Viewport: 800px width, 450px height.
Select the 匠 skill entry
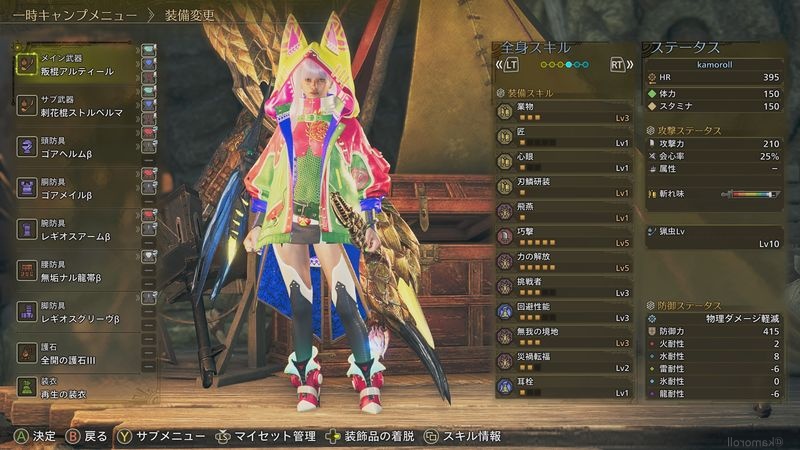point(564,138)
